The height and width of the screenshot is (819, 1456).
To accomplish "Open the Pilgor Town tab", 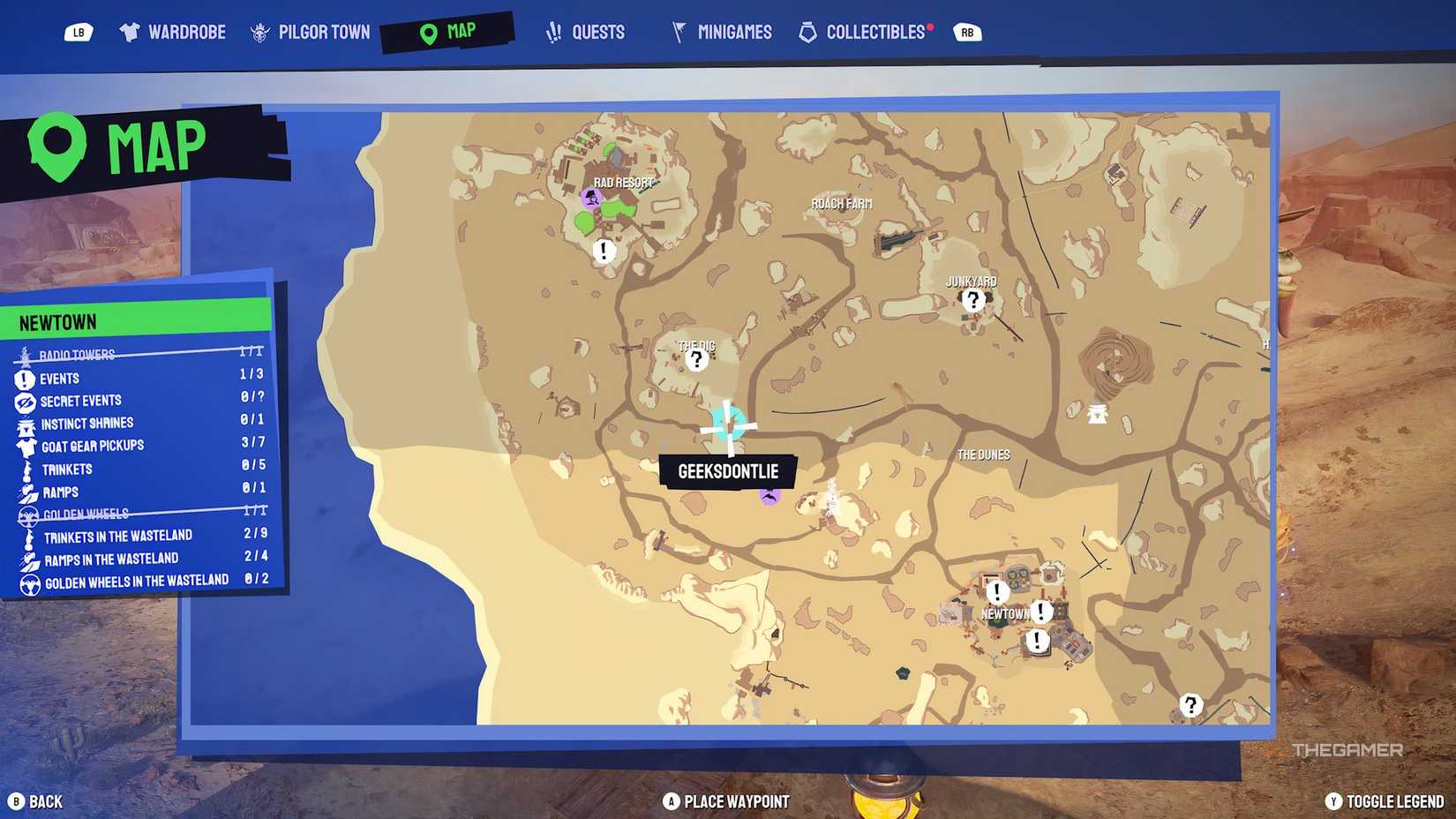I will (310, 31).
